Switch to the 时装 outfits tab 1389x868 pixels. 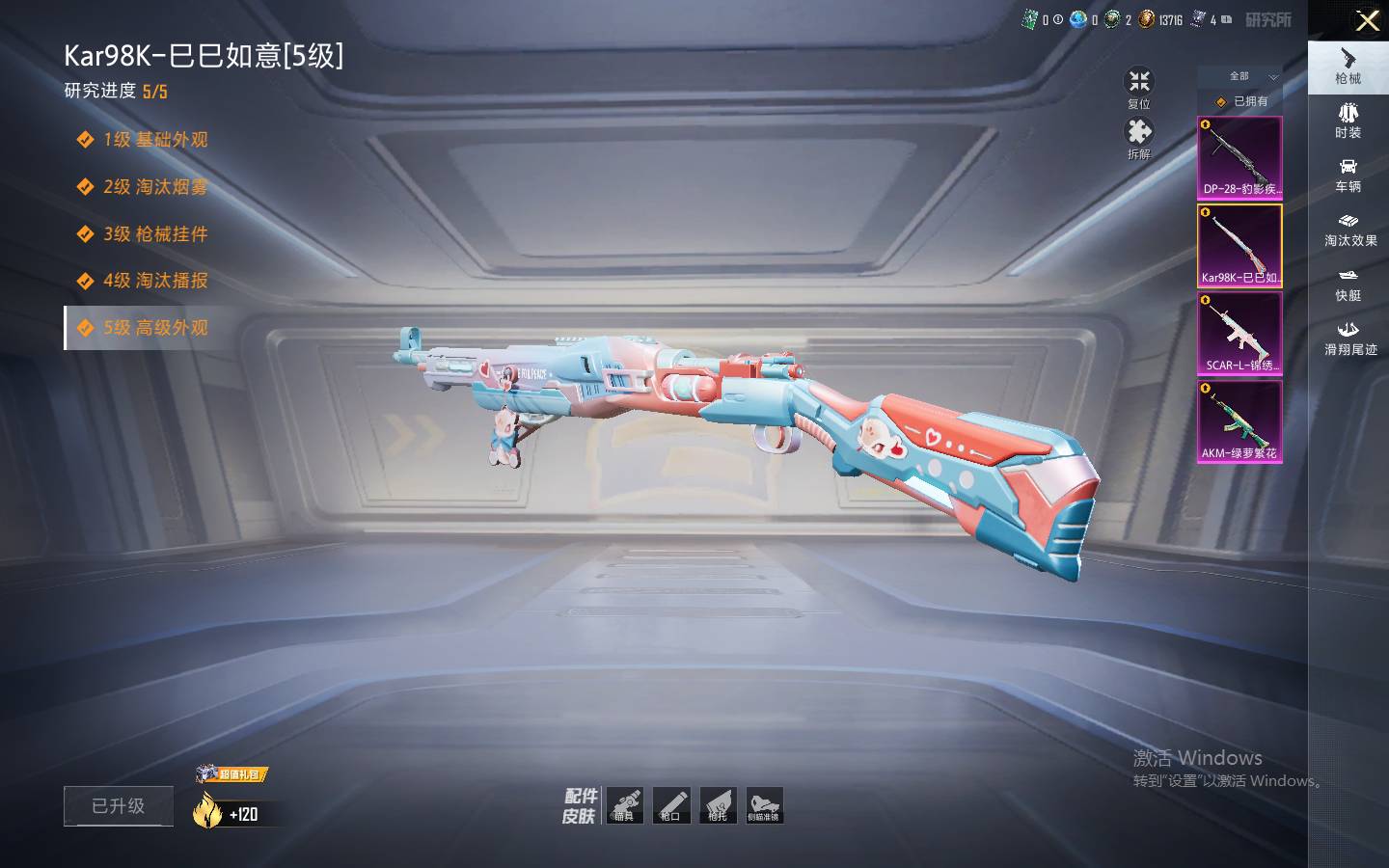[x=1348, y=121]
